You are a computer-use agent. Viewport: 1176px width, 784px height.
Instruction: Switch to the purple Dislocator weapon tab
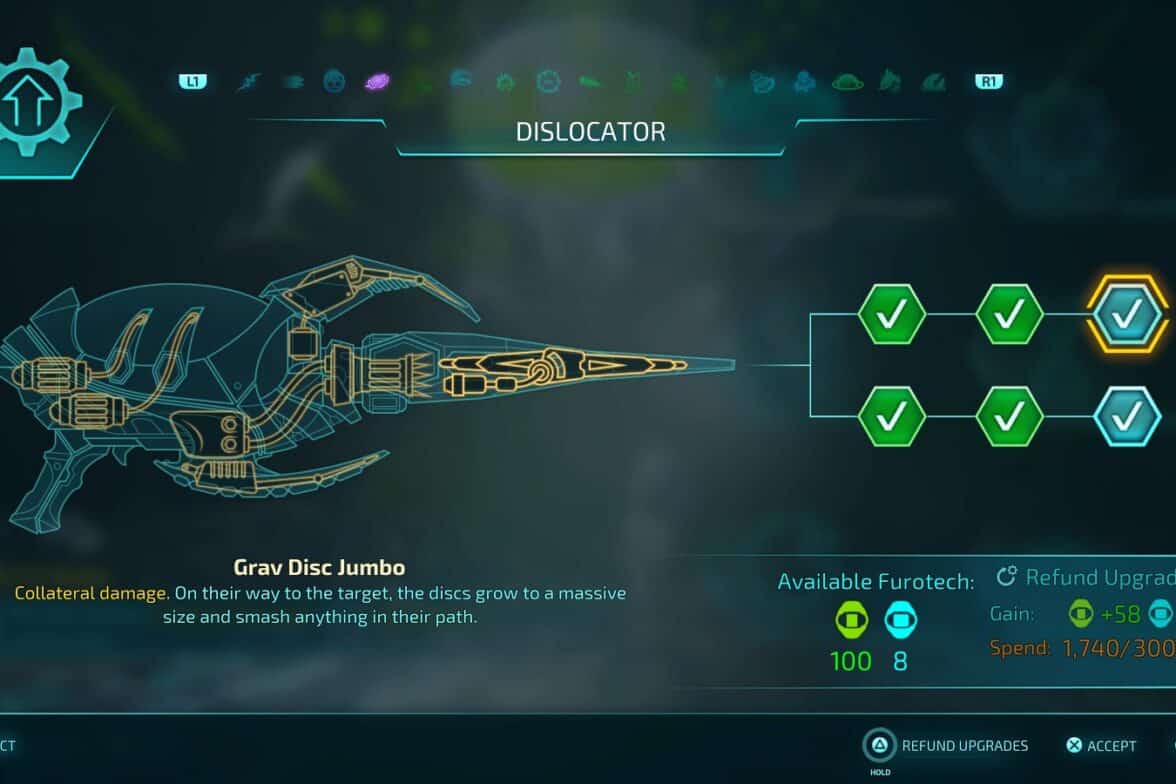point(377,81)
